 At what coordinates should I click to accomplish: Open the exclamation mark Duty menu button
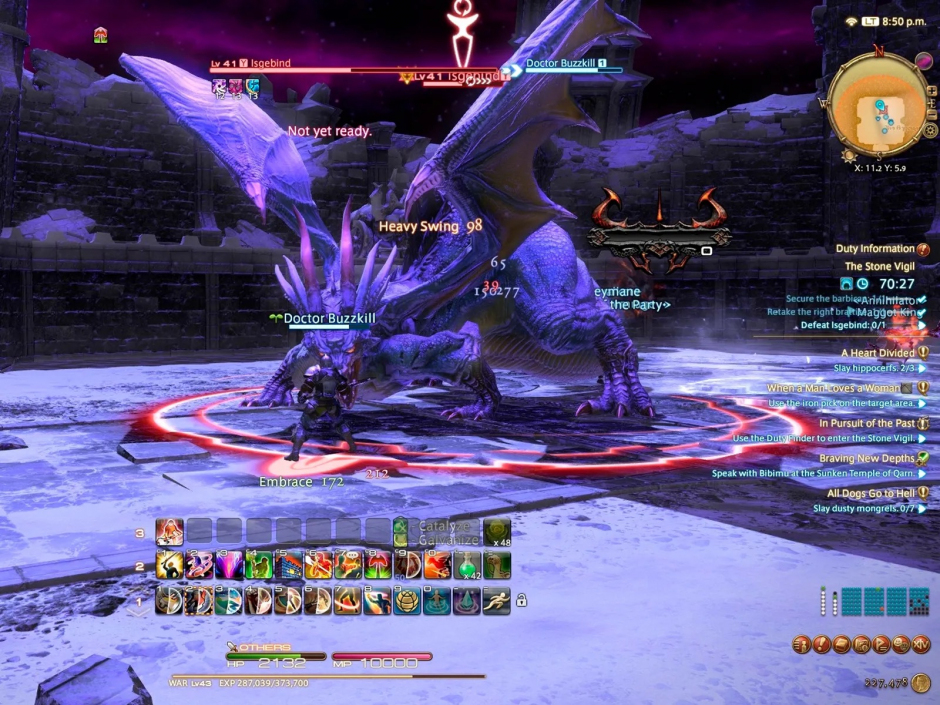pos(820,645)
